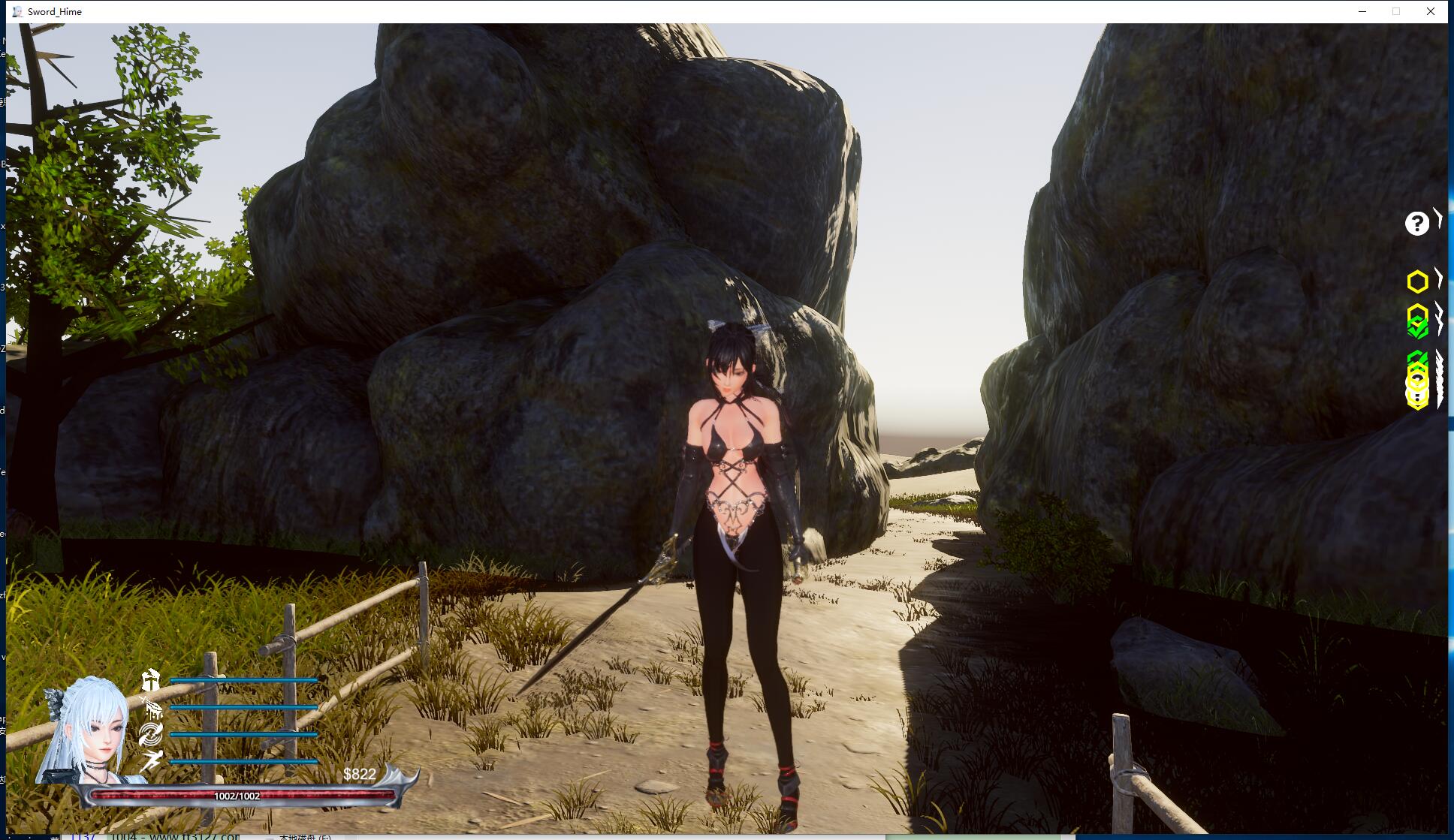Open the white question mark help icon
The height and width of the screenshot is (840, 1454).
point(1416,223)
